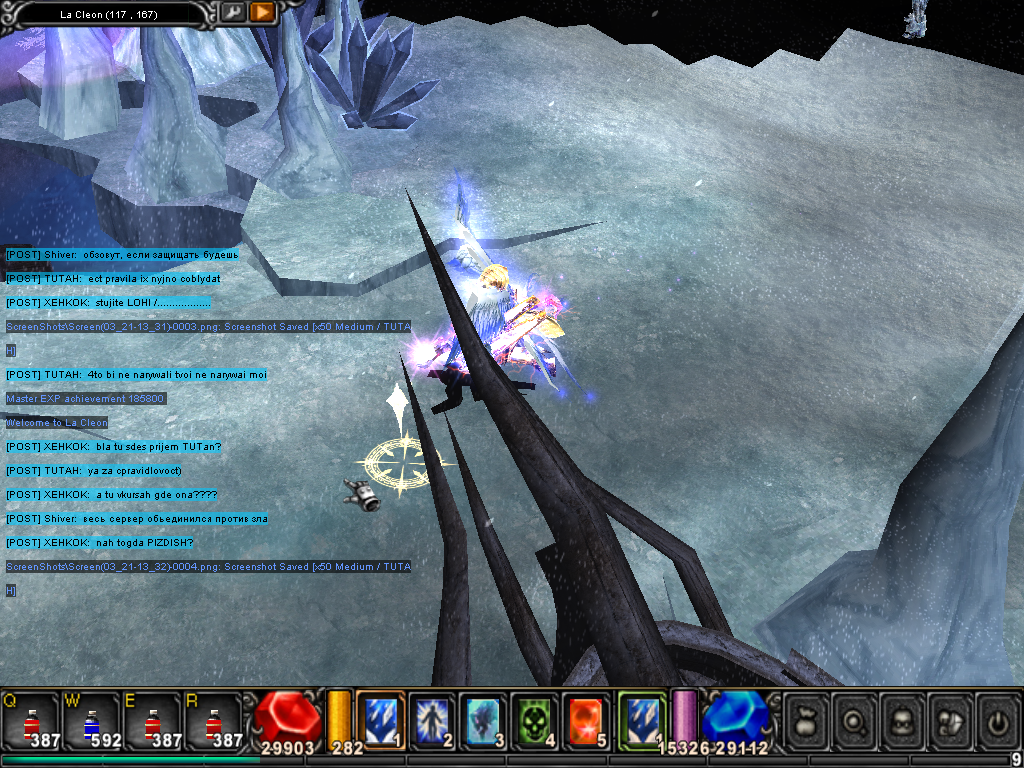Click XEHKOK's latest post in chat
This screenshot has width=1024, height=768.
point(100,543)
